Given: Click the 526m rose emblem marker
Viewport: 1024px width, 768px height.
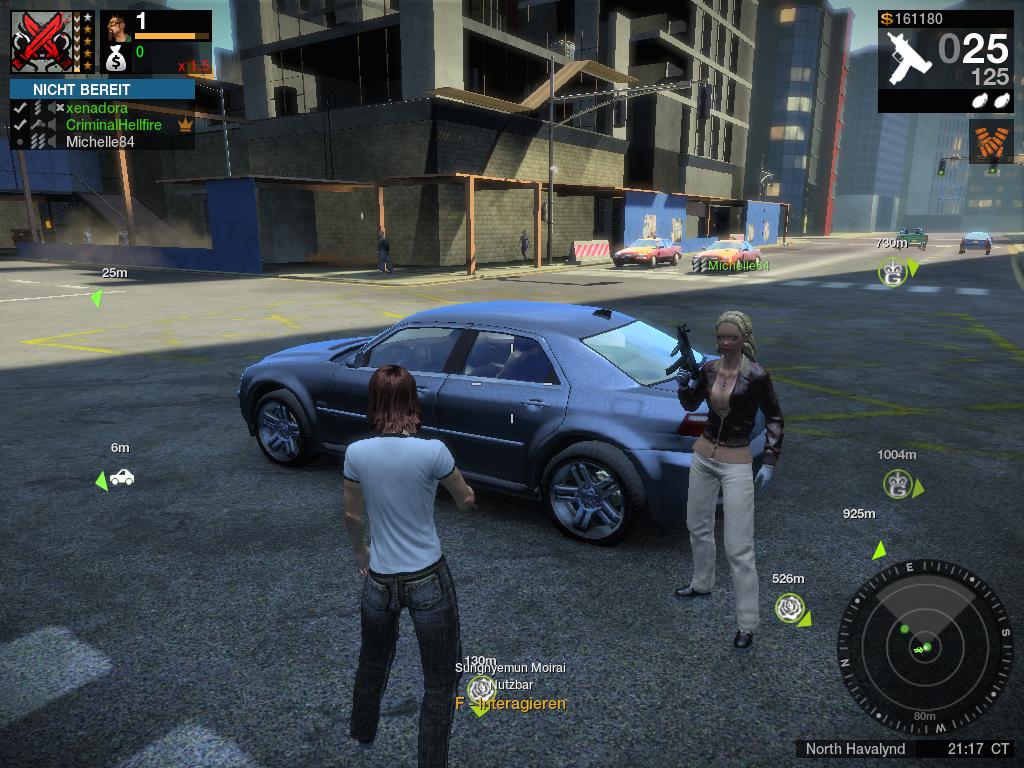Looking at the screenshot, I should [x=790, y=607].
